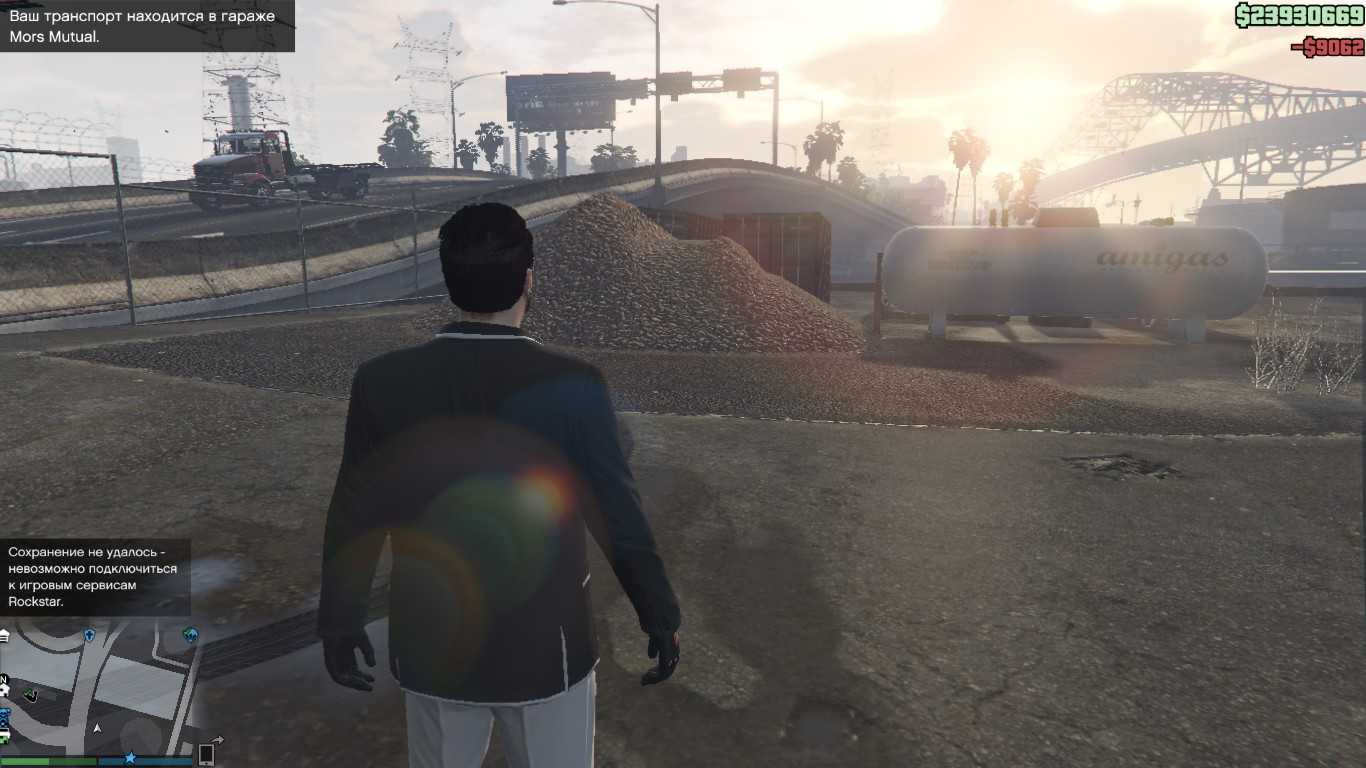
Task: Select the white player arrow on minimap
Action: coord(97,729)
